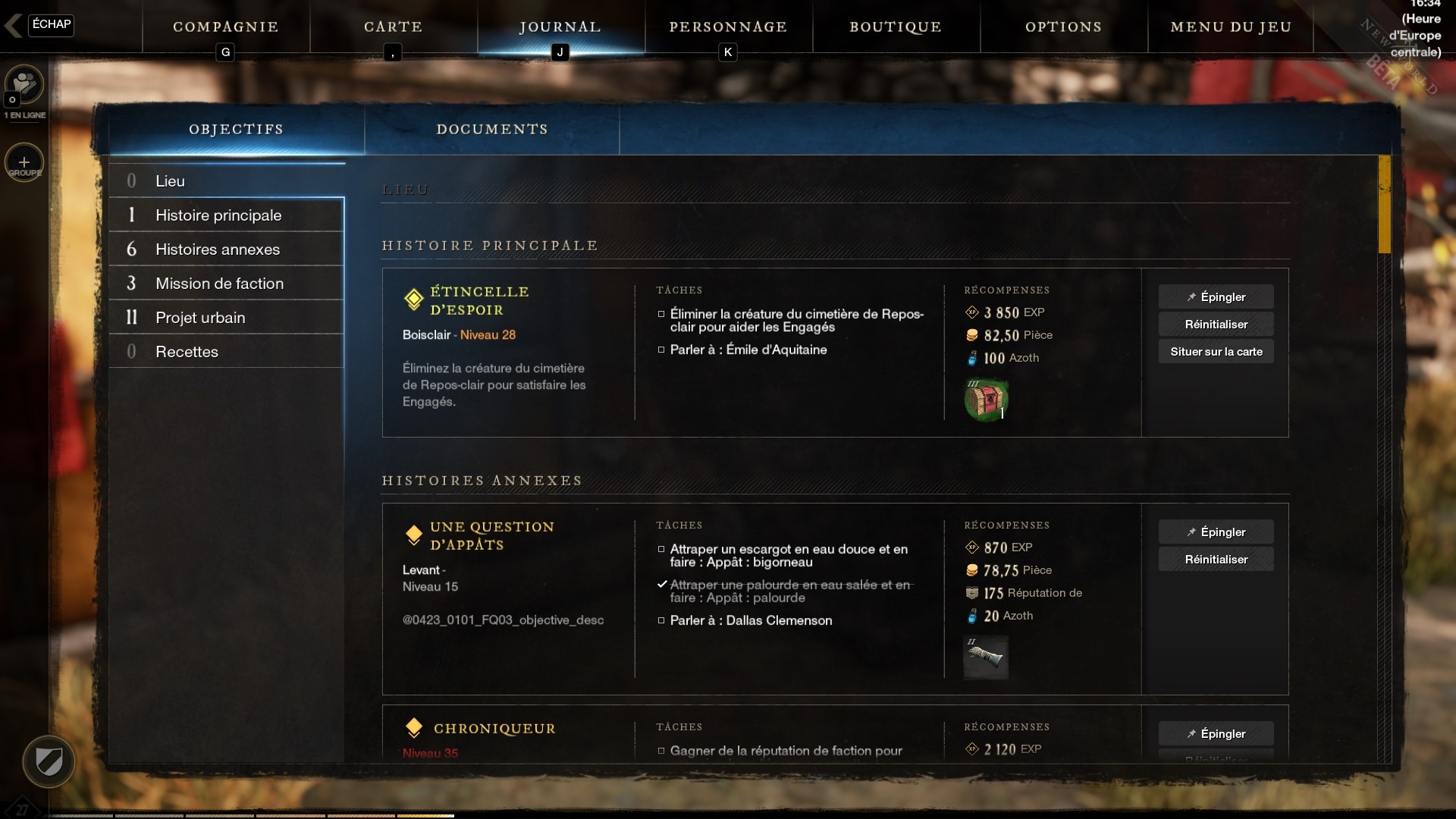Click the Groupe plus icon in the left sidebar
1456x819 pixels.
tap(24, 162)
